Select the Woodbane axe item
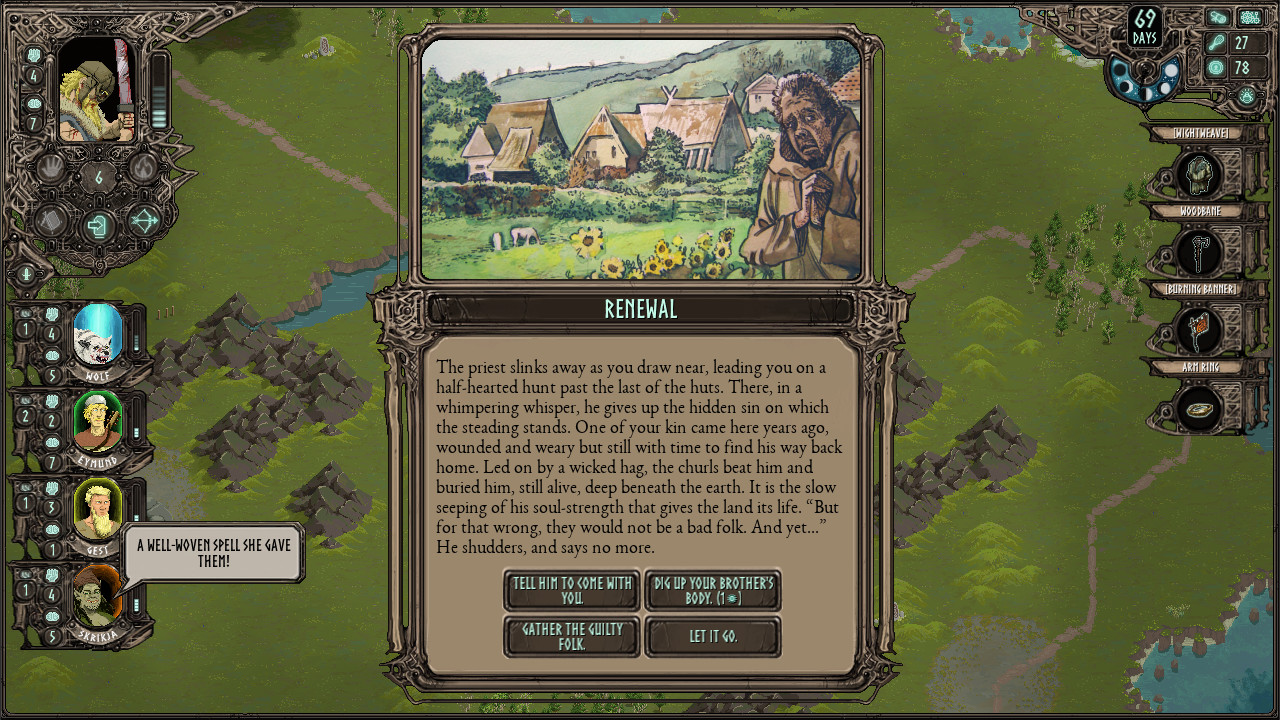 click(x=1198, y=253)
